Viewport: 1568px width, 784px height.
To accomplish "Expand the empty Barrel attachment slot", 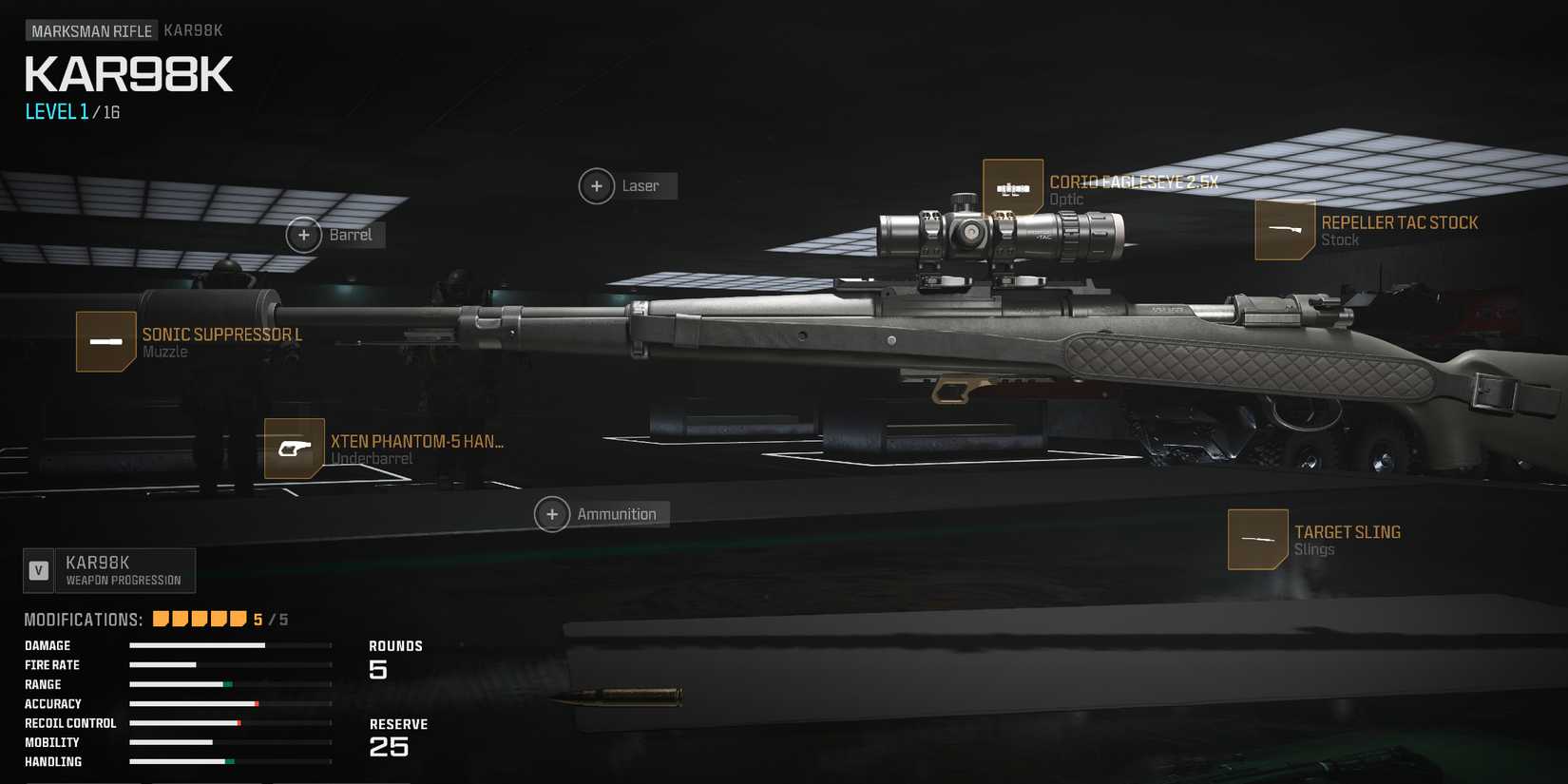I will (x=305, y=234).
